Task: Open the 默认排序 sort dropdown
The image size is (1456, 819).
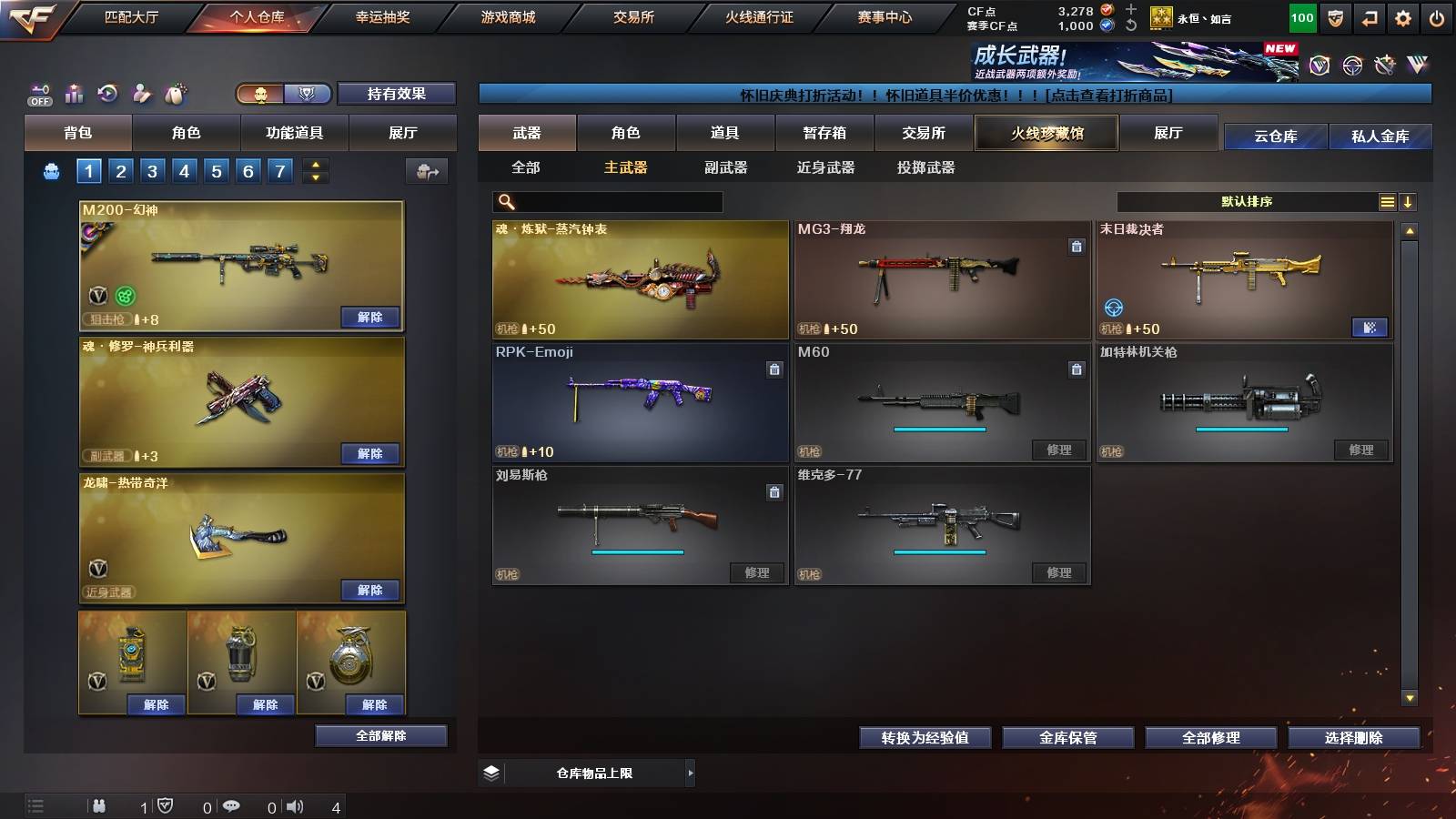Action: pos(1247,201)
